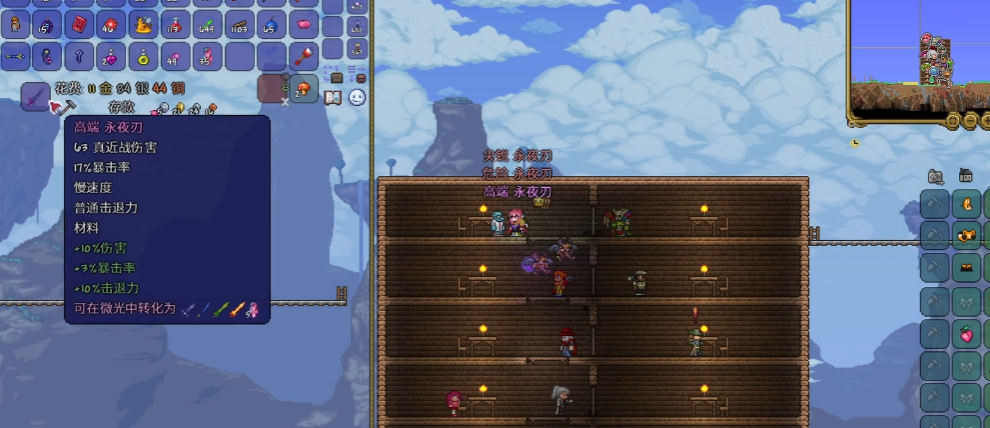
Task: Open the trash slot
Action: pos(272,88)
